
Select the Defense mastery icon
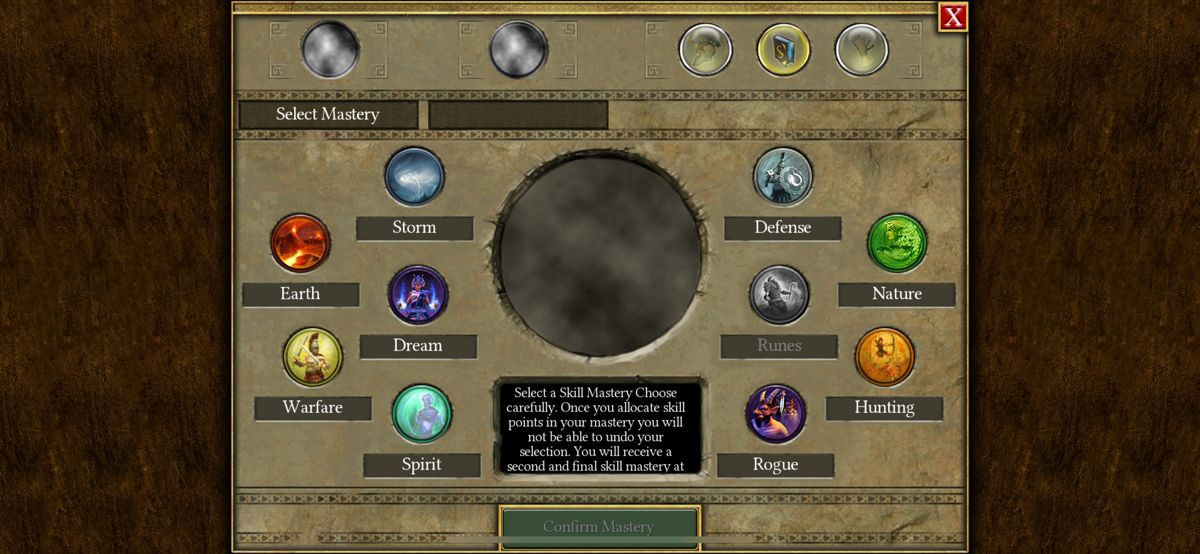click(x=783, y=177)
